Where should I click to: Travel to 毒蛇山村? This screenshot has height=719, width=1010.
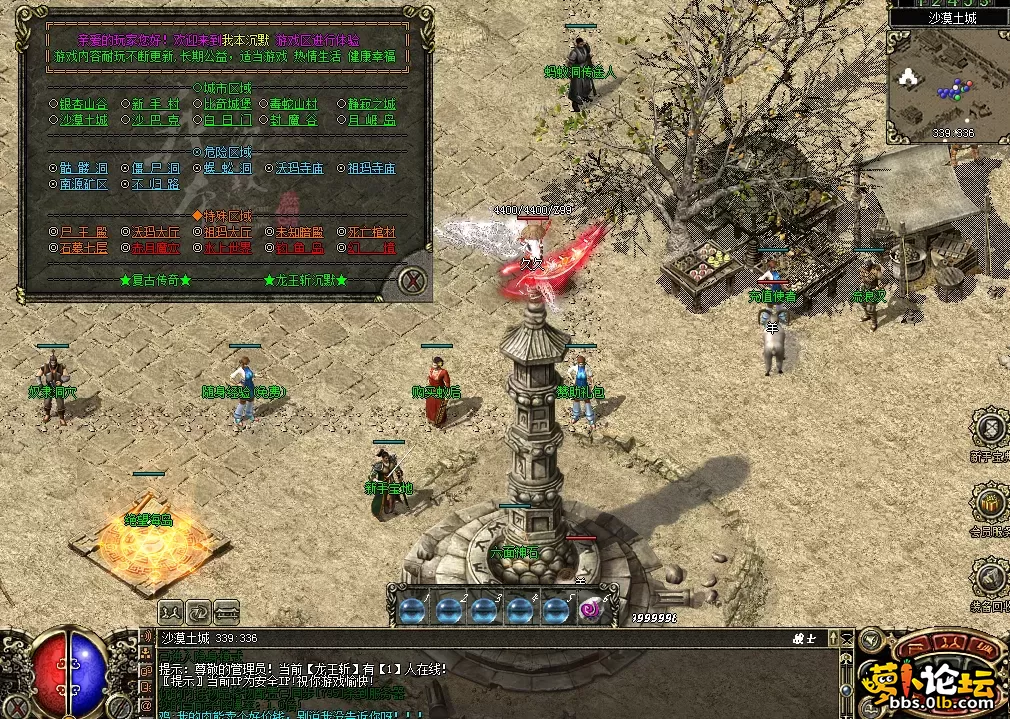pos(294,104)
